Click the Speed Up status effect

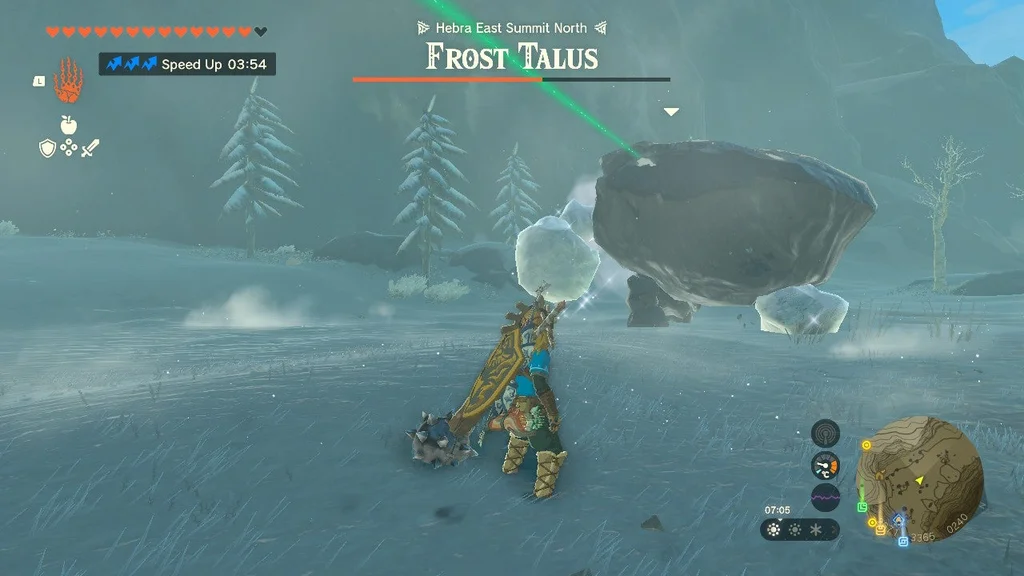[x=187, y=64]
